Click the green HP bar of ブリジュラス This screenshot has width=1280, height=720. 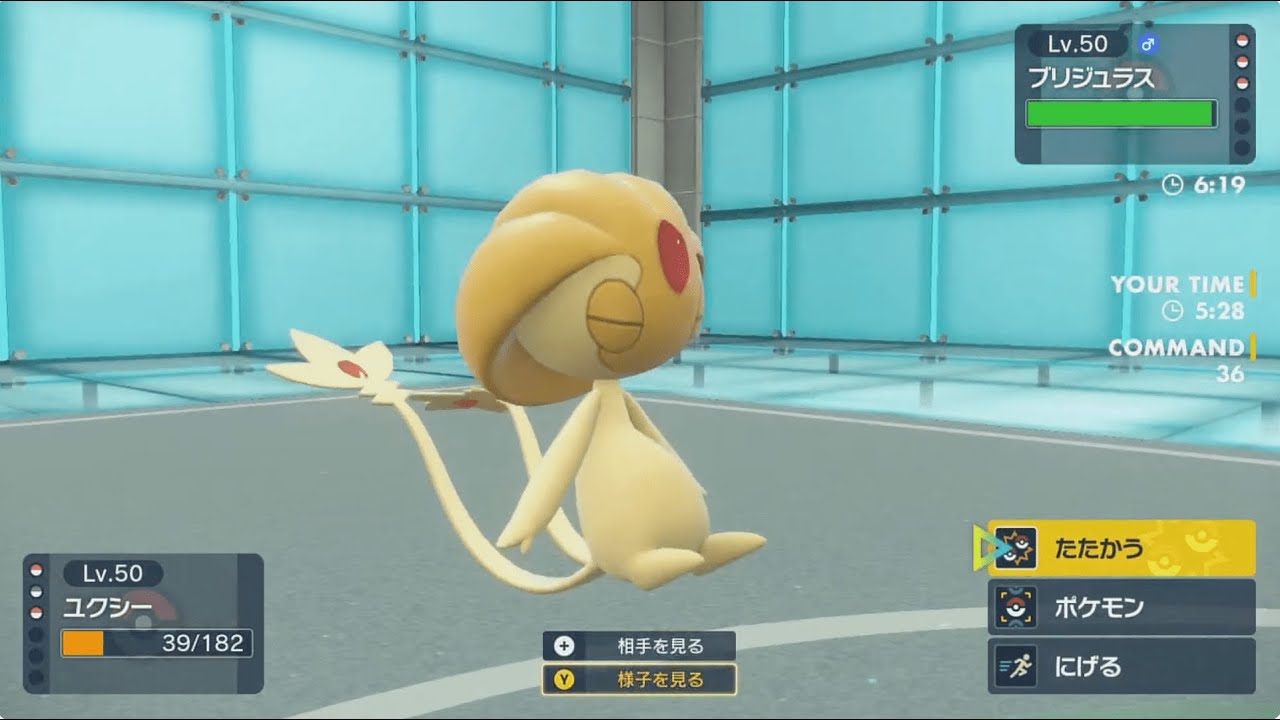pyautogui.click(x=1120, y=115)
